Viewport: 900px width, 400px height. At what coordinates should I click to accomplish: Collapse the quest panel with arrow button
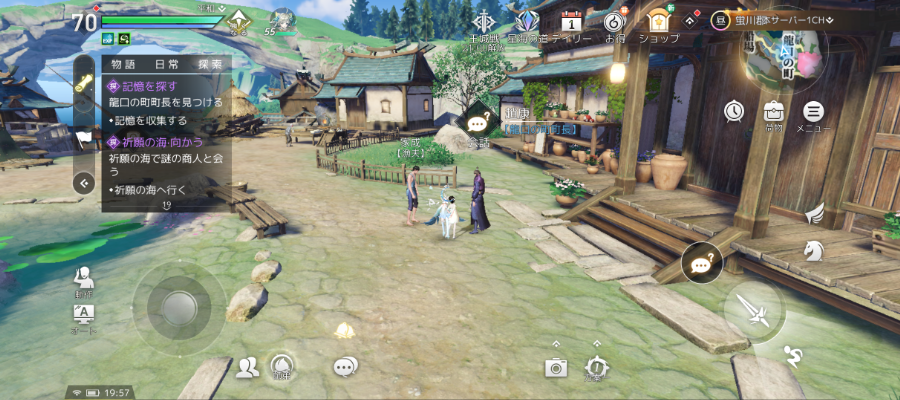coord(84,182)
